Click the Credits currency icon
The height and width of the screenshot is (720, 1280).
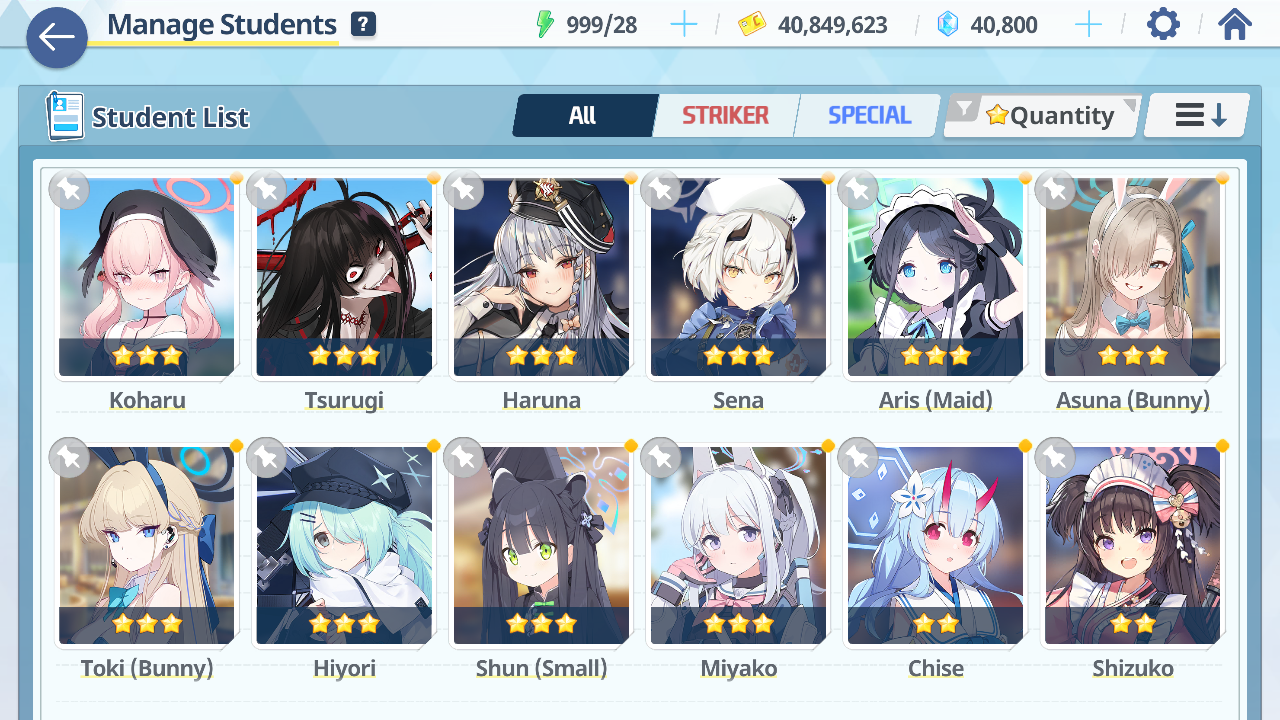point(751,24)
